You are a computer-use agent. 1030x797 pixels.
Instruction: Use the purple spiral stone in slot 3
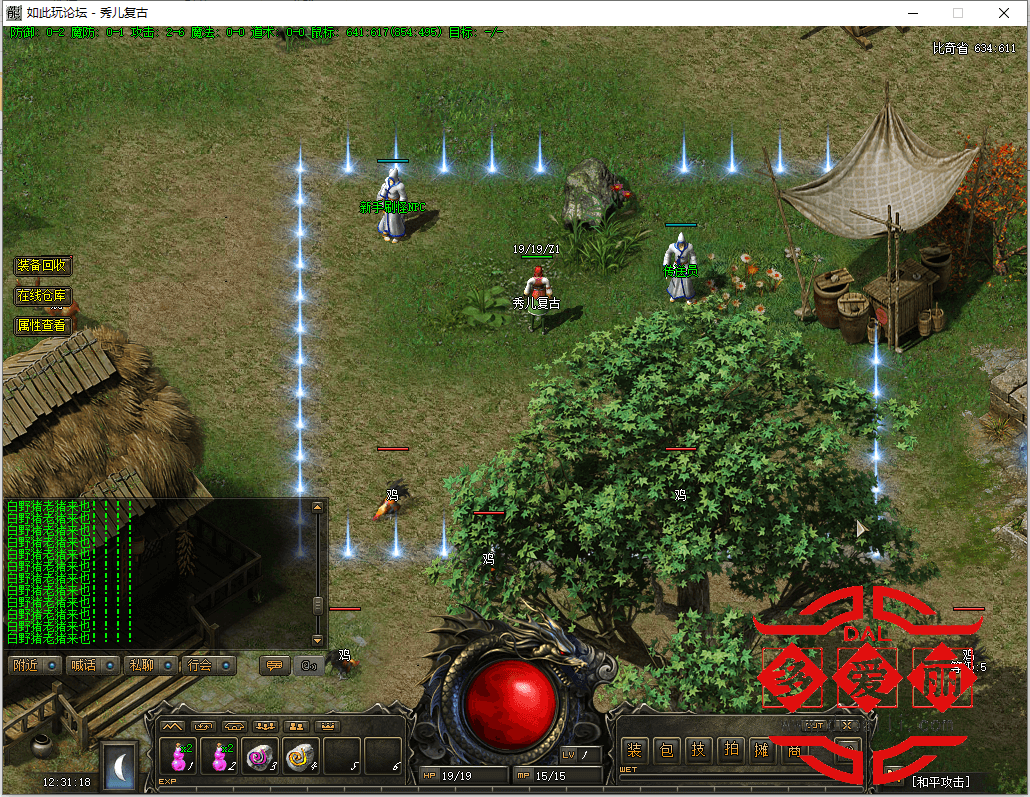(x=261, y=757)
